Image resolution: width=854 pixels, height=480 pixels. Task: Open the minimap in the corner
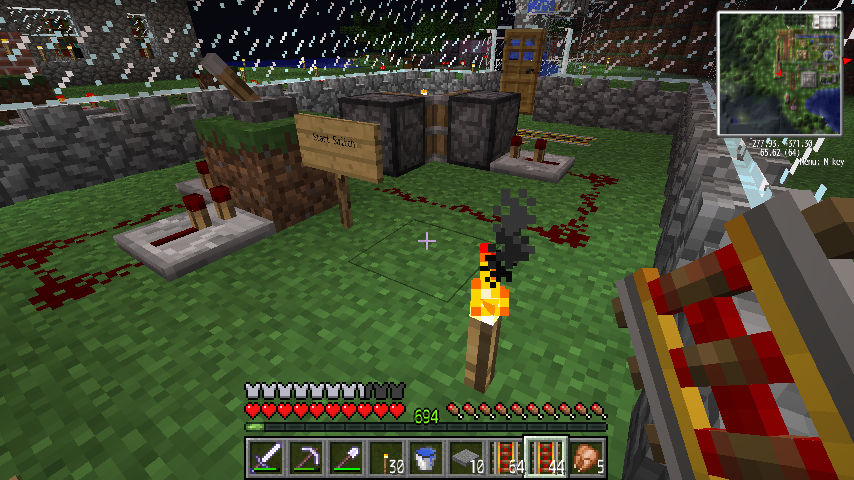[x=780, y=72]
